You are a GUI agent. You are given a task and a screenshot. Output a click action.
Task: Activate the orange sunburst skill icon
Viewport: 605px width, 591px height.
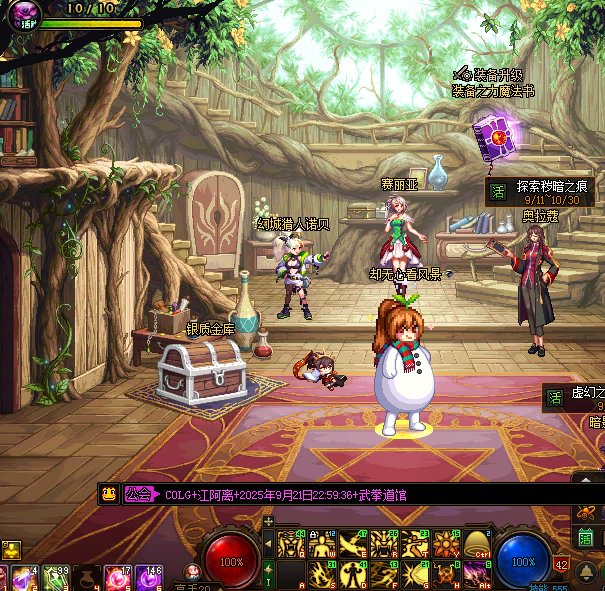click(x=445, y=544)
